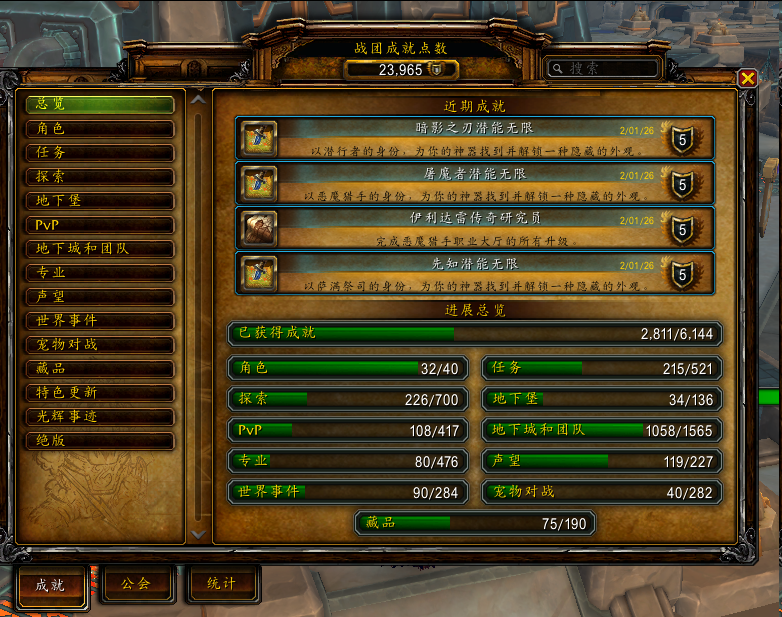782x617 pixels.
Task: Select the 绝版 category
Action: [x=100, y=441]
